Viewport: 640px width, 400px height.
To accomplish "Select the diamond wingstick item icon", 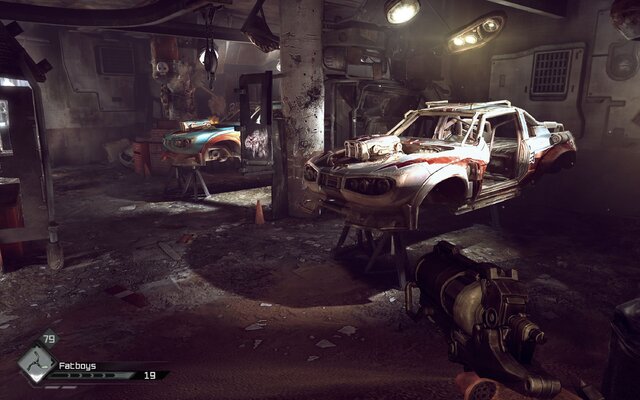I will pos(35,366).
